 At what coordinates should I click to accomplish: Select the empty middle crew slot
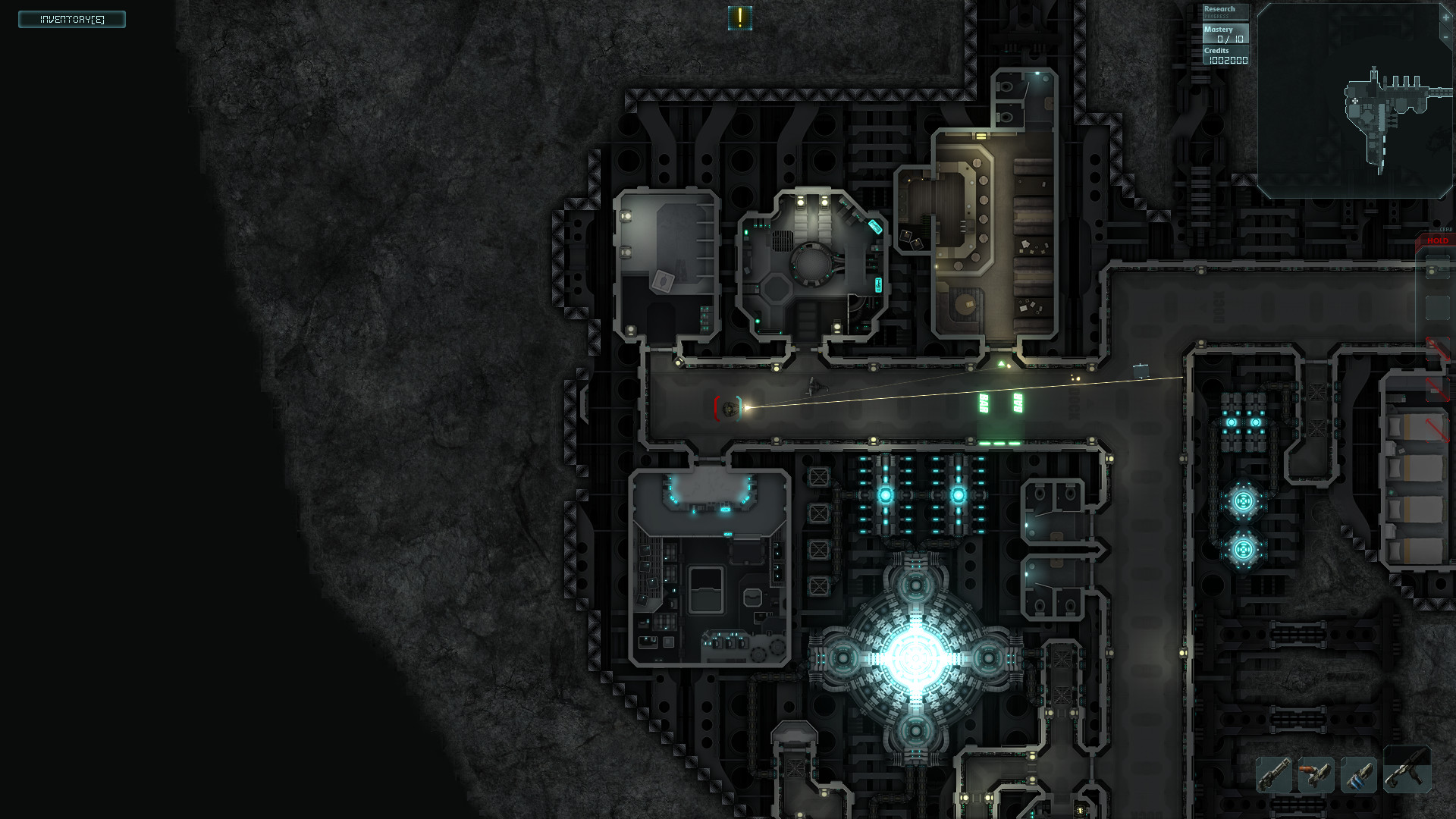click(x=1437, y=306)
